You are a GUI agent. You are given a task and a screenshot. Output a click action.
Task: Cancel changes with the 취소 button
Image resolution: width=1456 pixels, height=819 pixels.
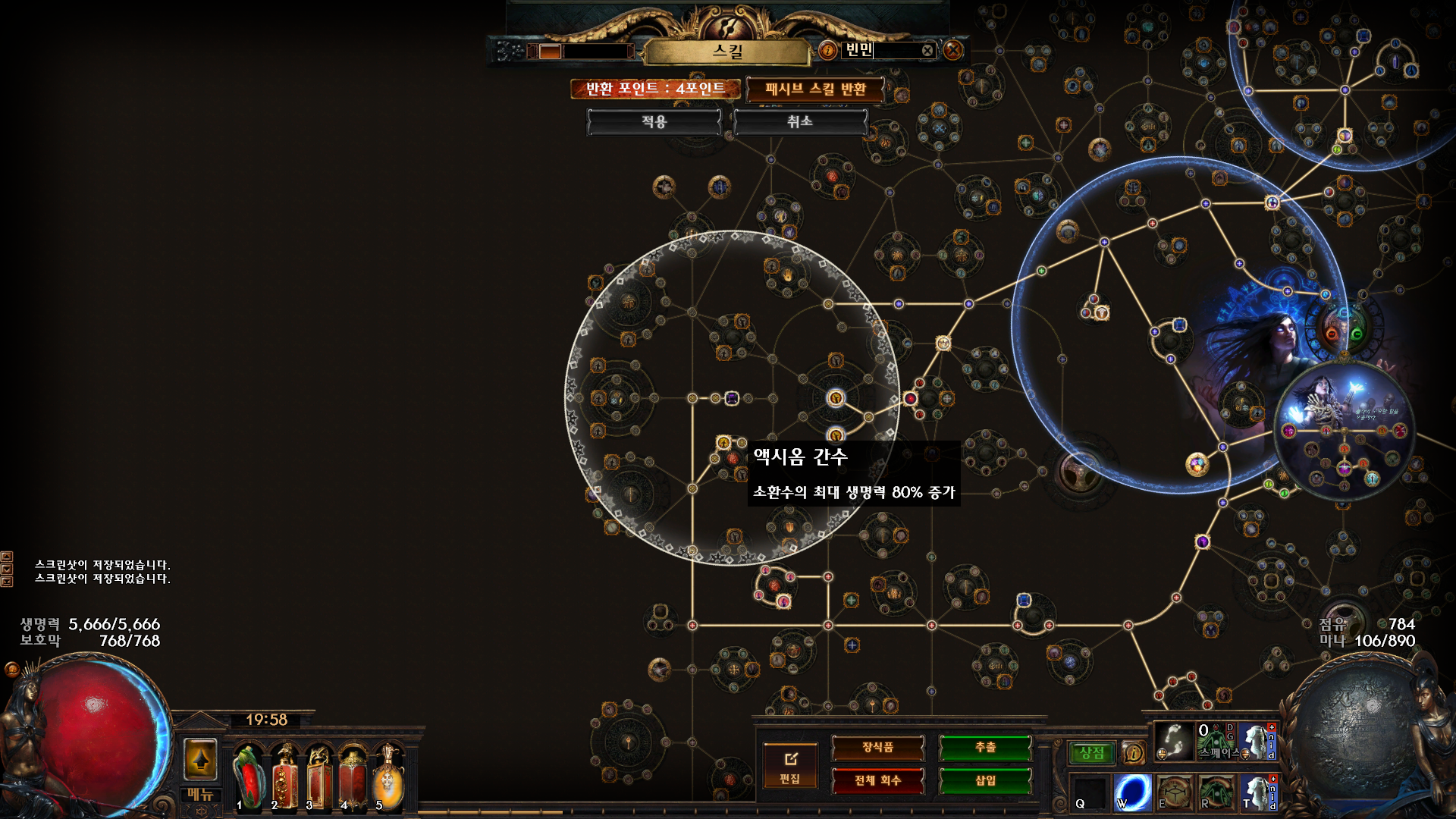799,122
